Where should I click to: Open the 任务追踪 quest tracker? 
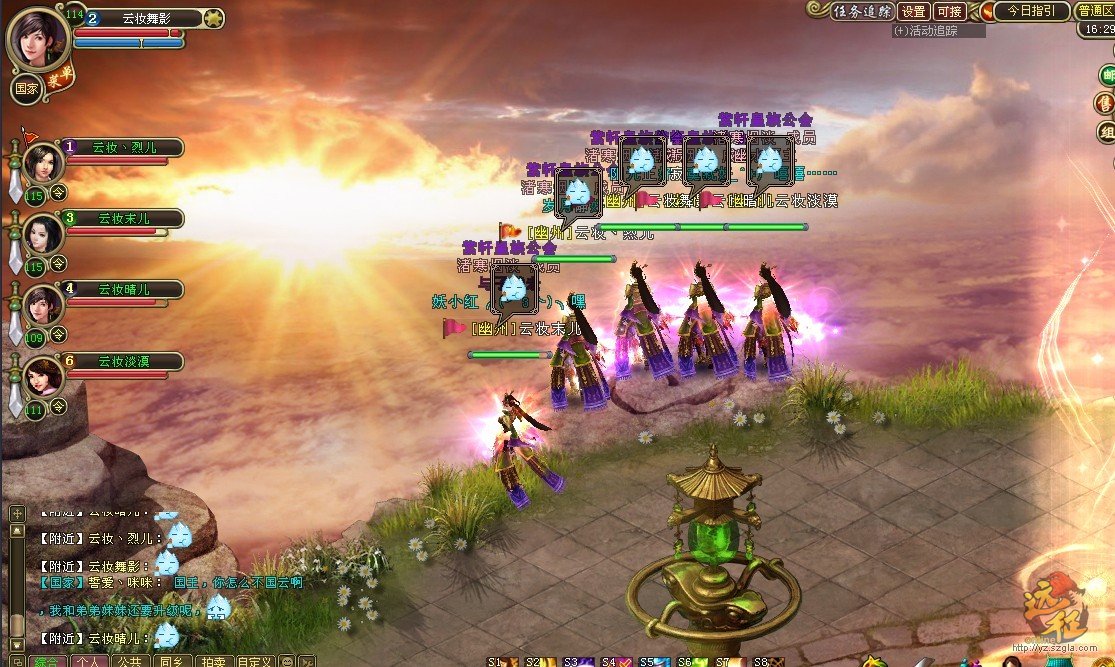[860, 11]
